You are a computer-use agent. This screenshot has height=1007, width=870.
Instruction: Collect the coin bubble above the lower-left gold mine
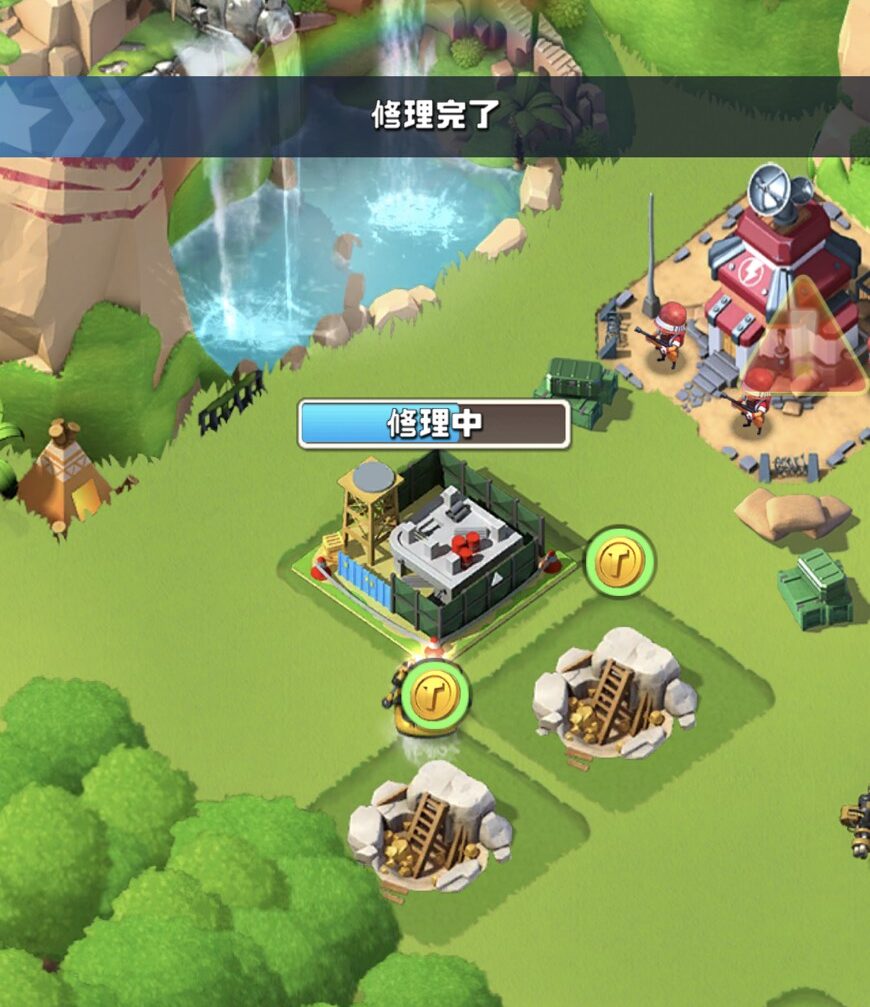(x=435, y=691)
